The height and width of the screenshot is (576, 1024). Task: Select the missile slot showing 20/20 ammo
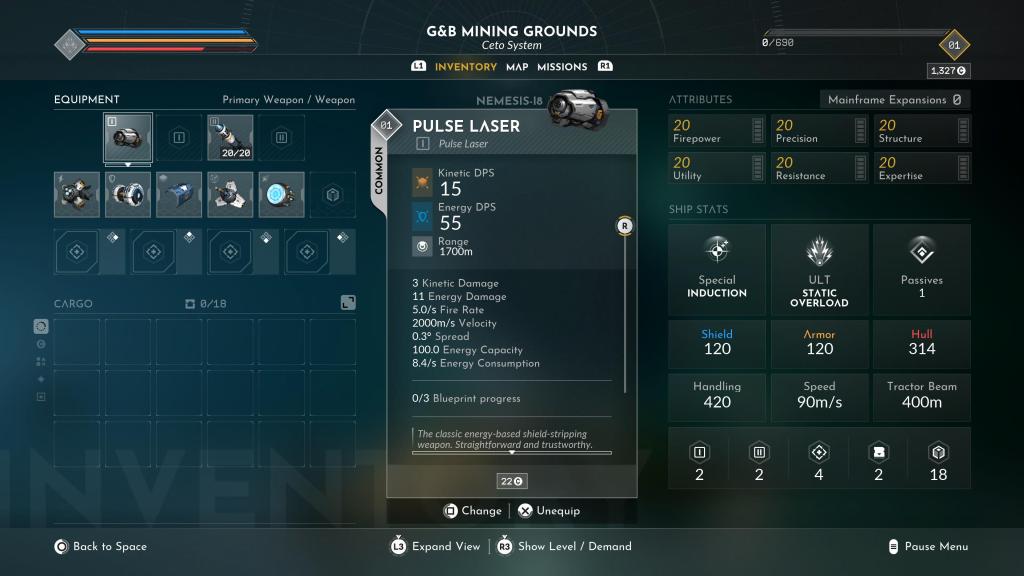(230, 138)
